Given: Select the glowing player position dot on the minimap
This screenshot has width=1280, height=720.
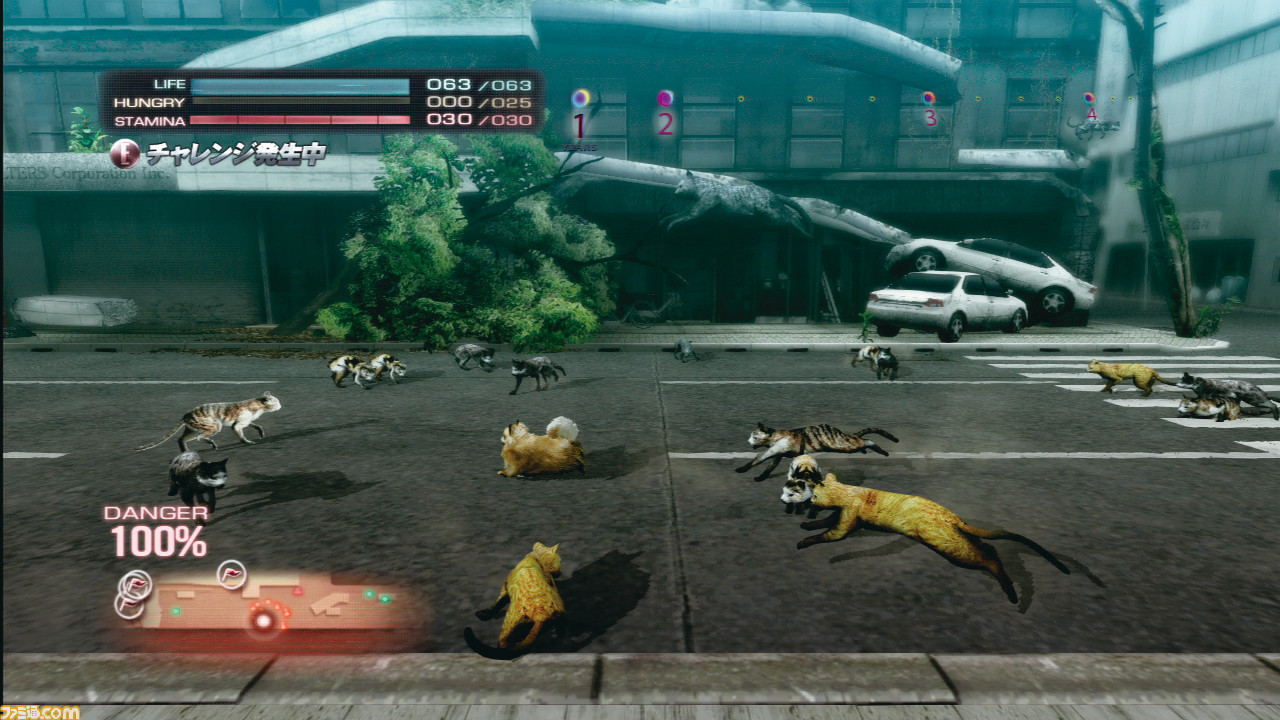Looking at the screenshot, I should (263, 621).
